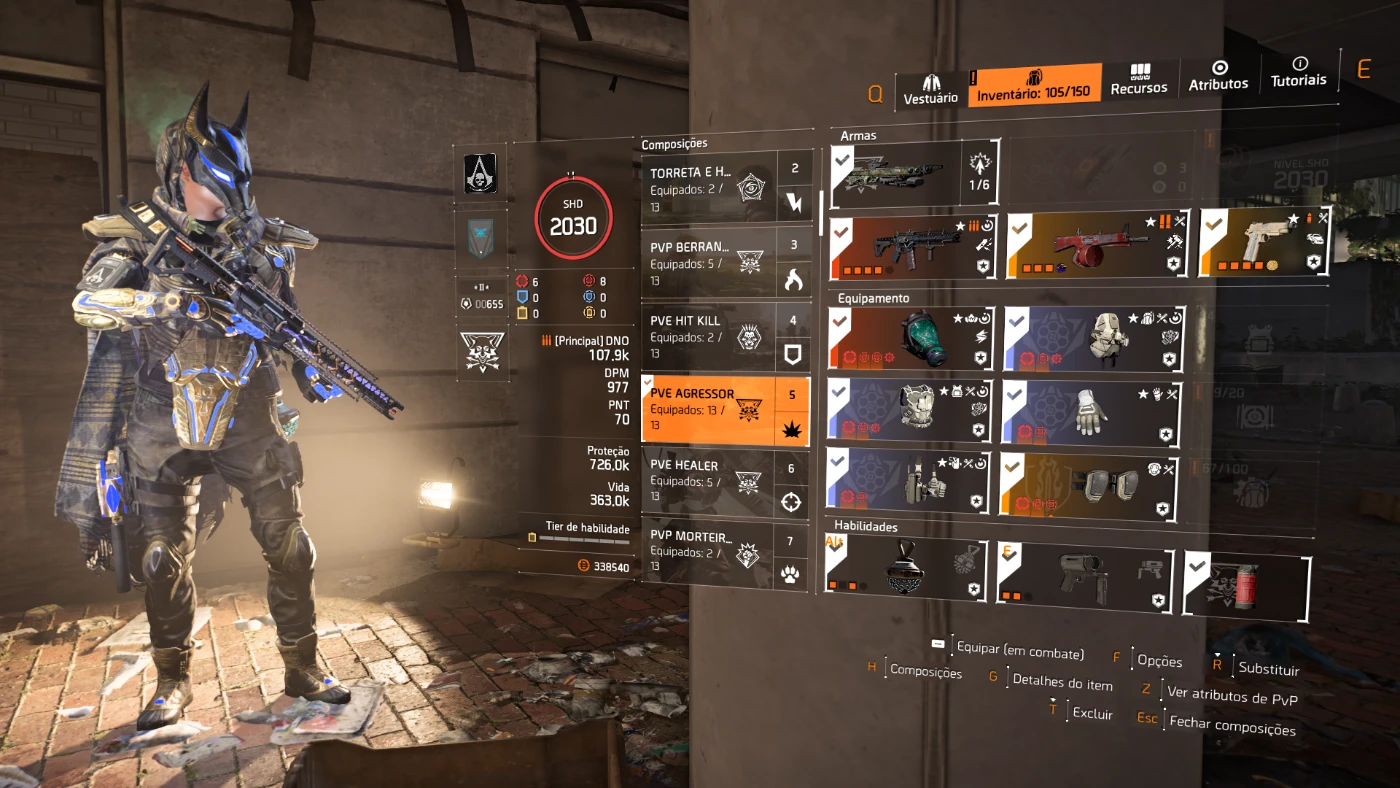Select the chest armor vest slot

(x=910, y=411)
